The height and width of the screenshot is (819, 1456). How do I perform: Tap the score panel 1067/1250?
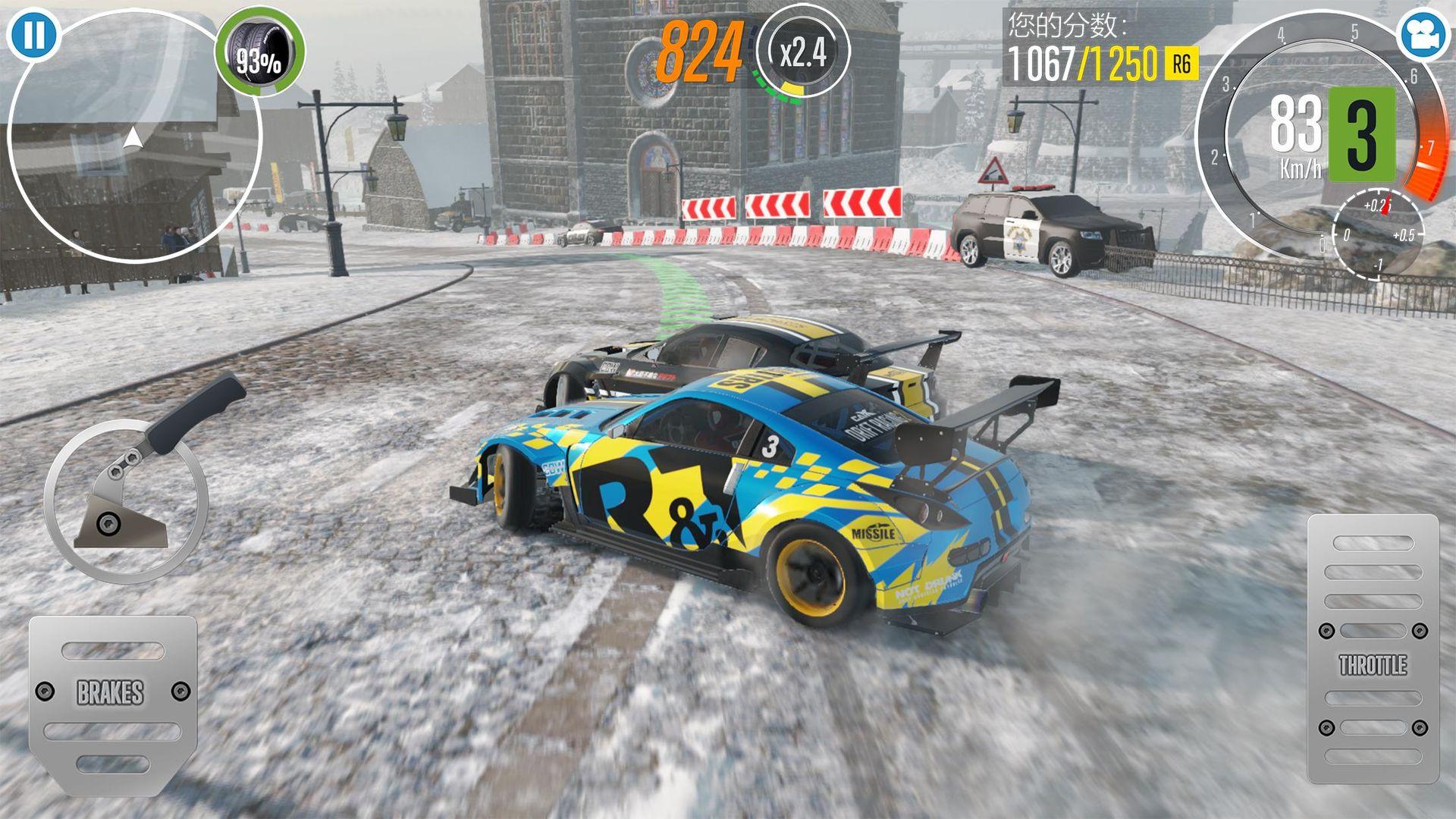tap(1084, 61)
